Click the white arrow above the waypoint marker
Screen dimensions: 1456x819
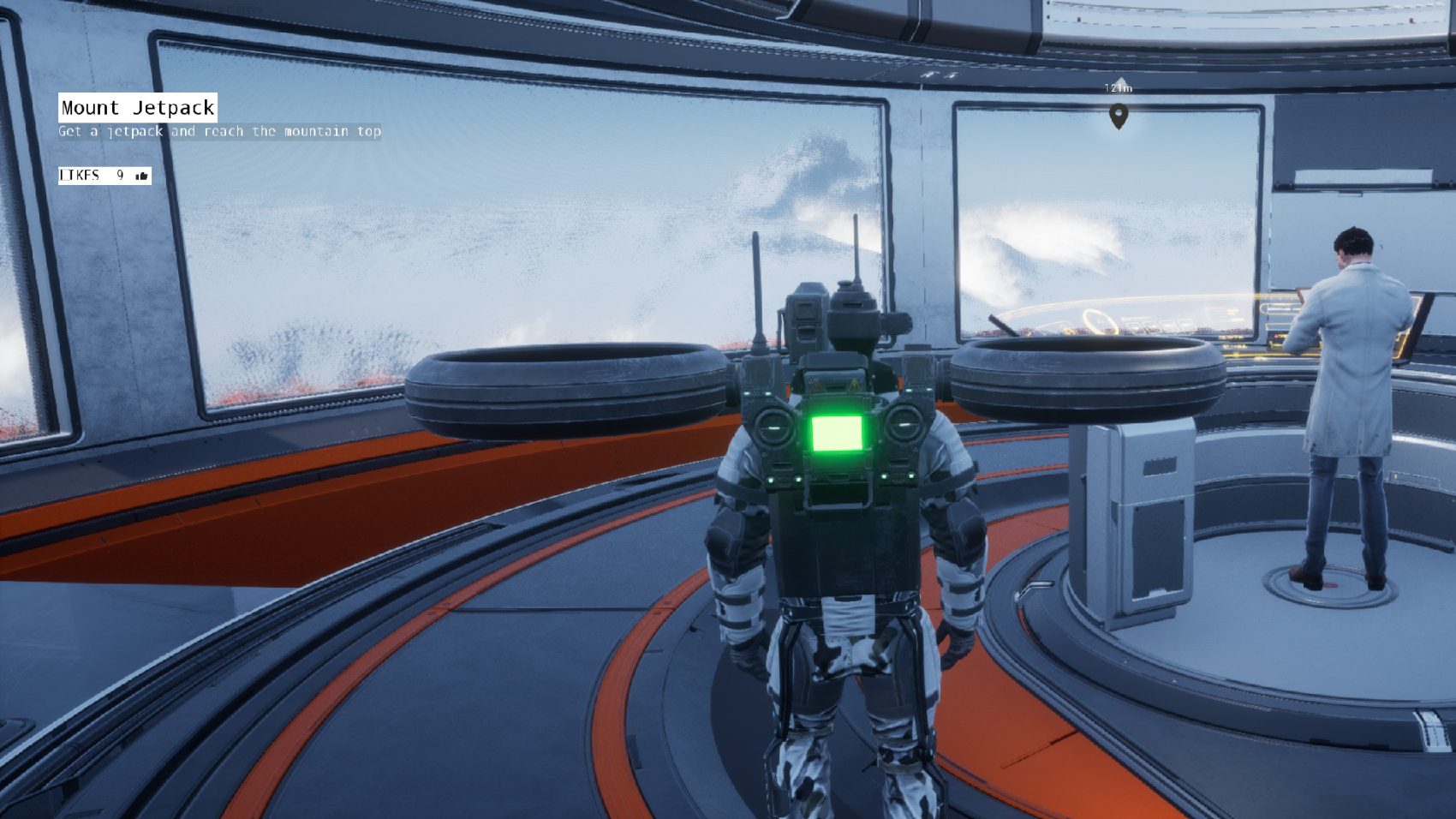tap(1120, 80)
